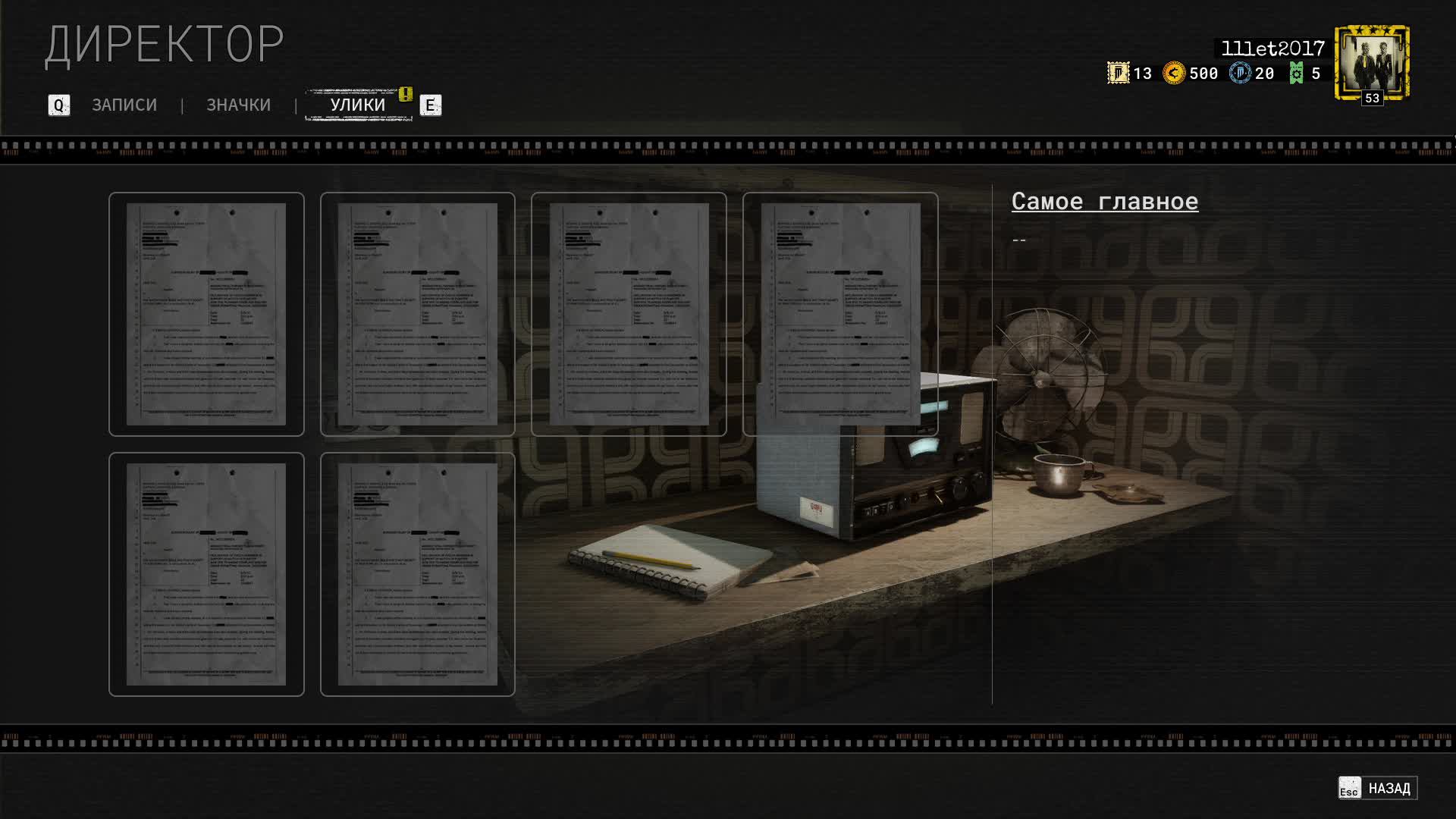
Task: Open the ЗНАЧКИ tab
Action: [238, 105]
